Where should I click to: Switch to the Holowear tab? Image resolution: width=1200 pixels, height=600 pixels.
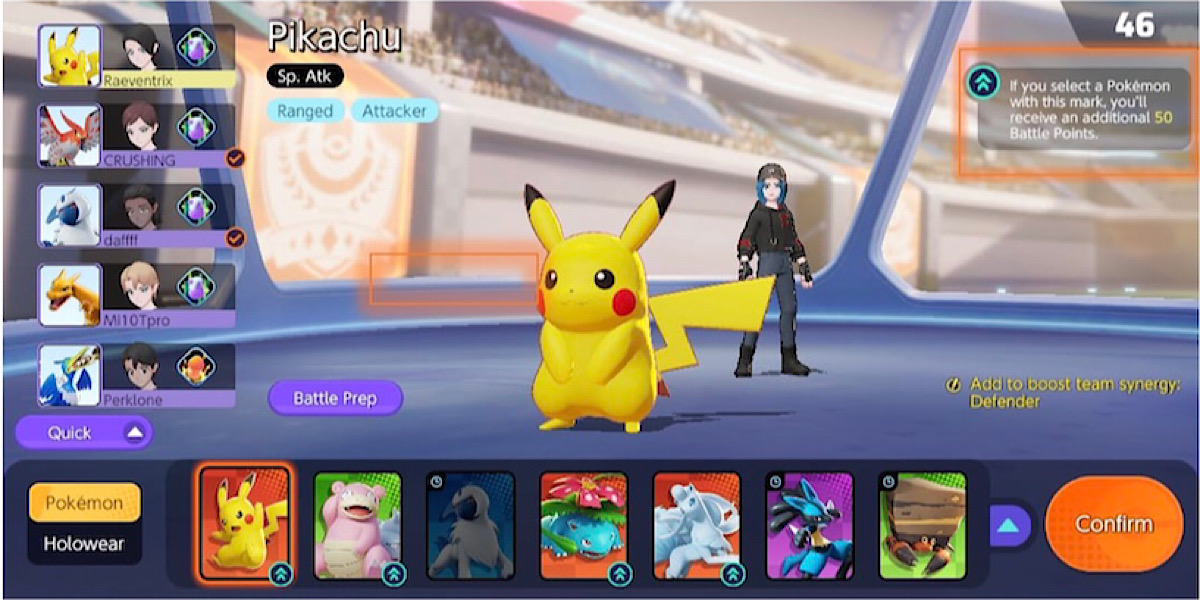click(84, 545)
